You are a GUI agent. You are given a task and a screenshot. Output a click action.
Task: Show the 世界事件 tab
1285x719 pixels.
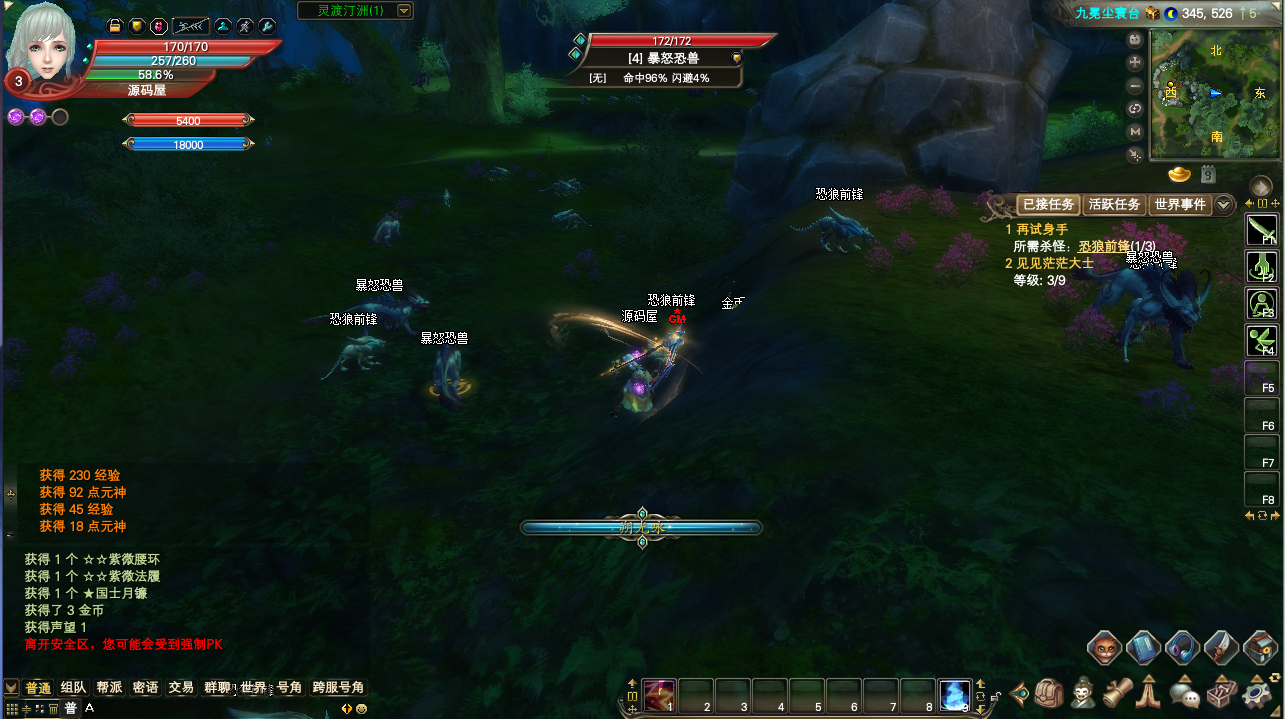1180,204
